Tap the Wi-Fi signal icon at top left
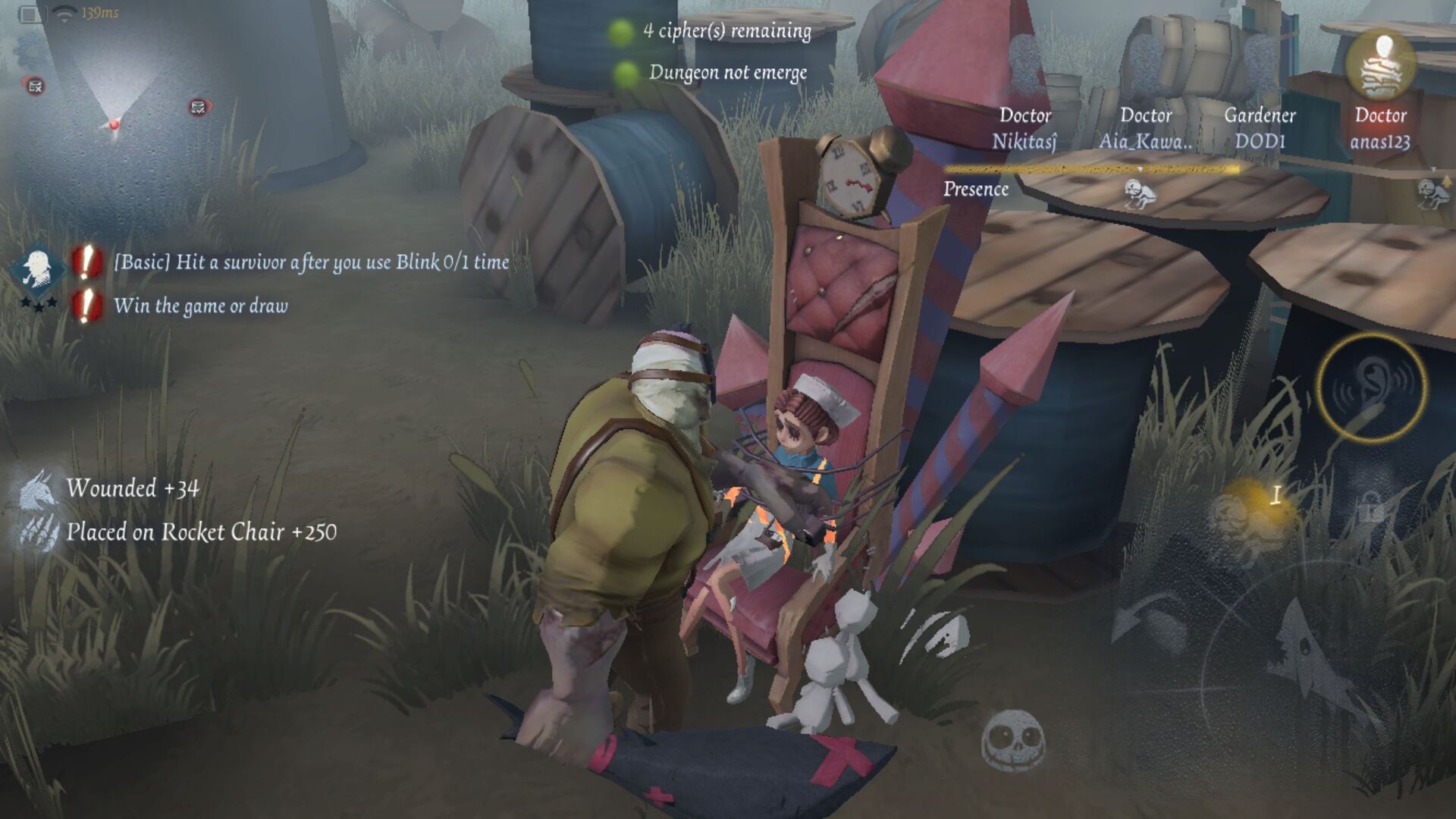Image resolution: width=1456 pixels, height=819 pixels. (x=64, y=14)
